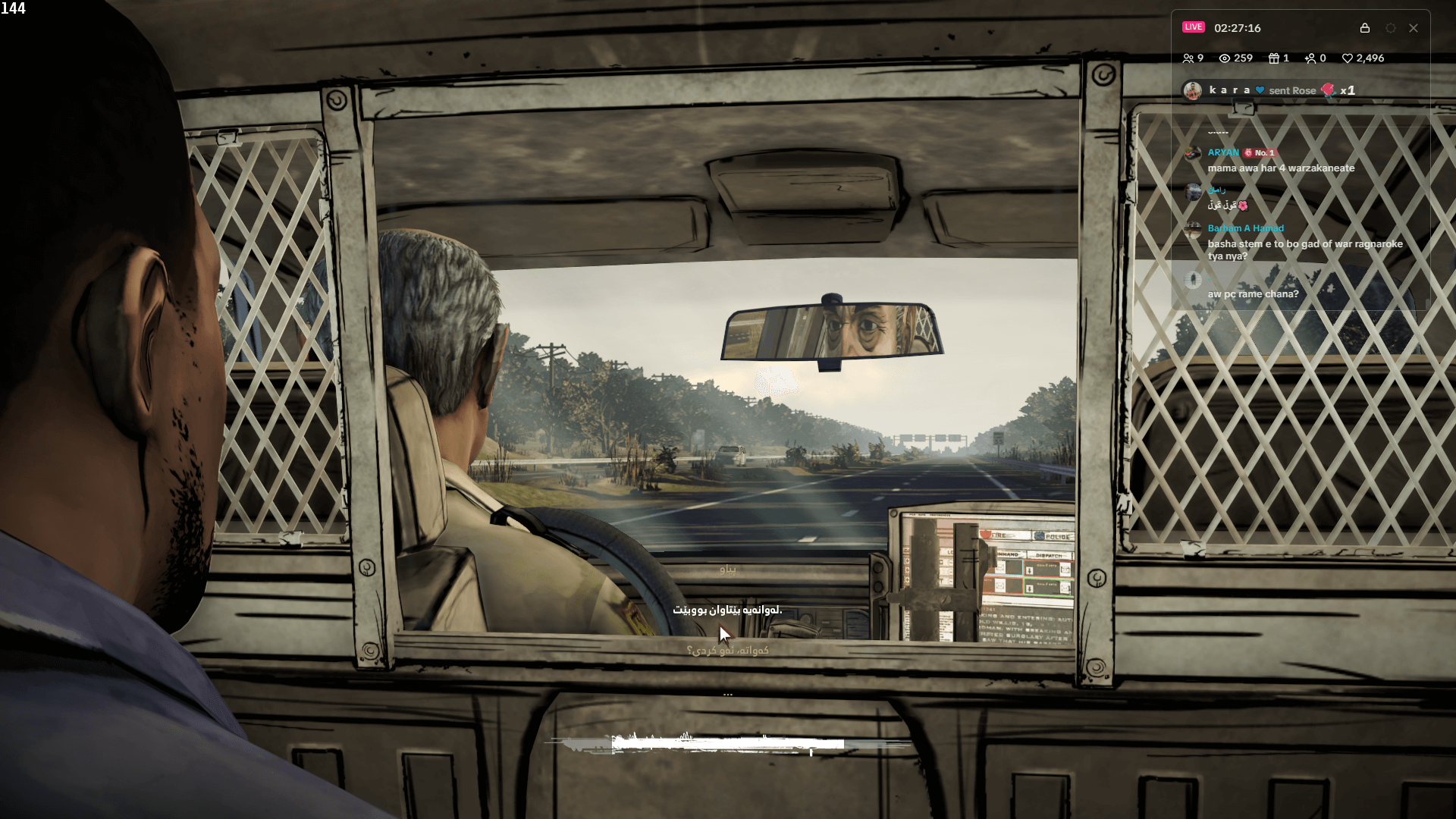Click ARYAN's No. 1 rank badge

coord(1260,153)
